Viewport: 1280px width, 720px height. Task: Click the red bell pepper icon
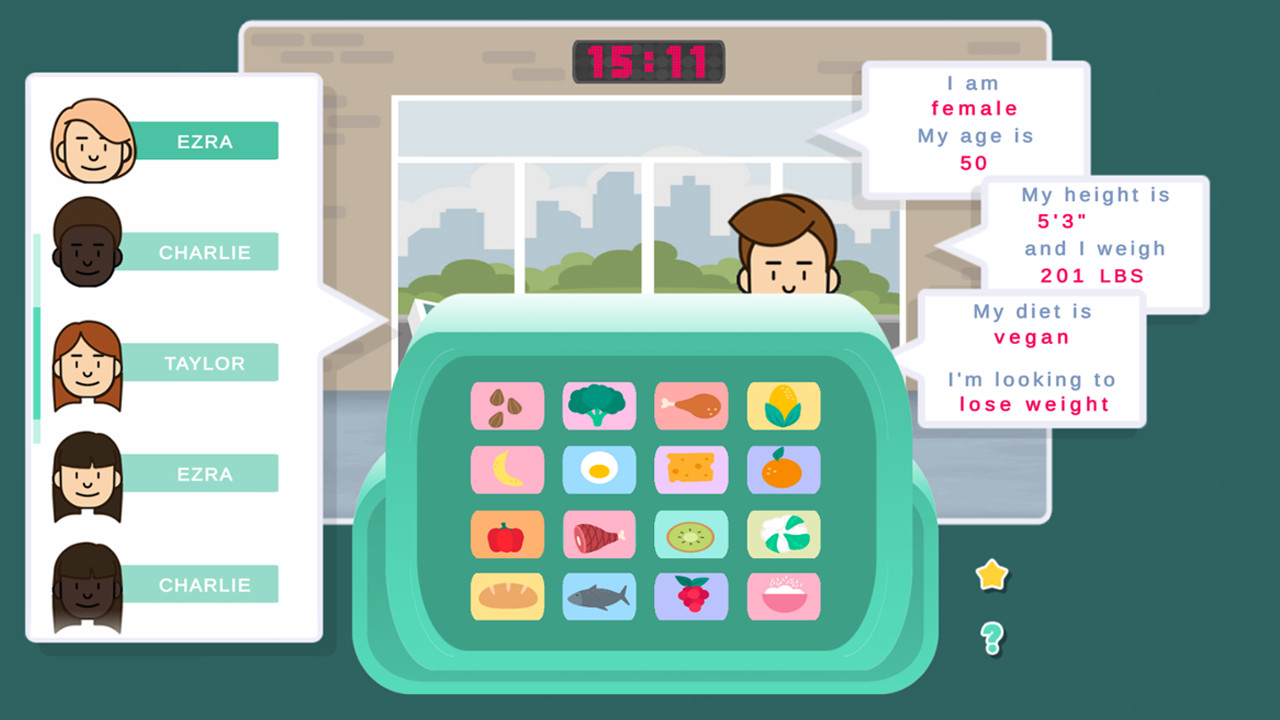pos(507,534)
